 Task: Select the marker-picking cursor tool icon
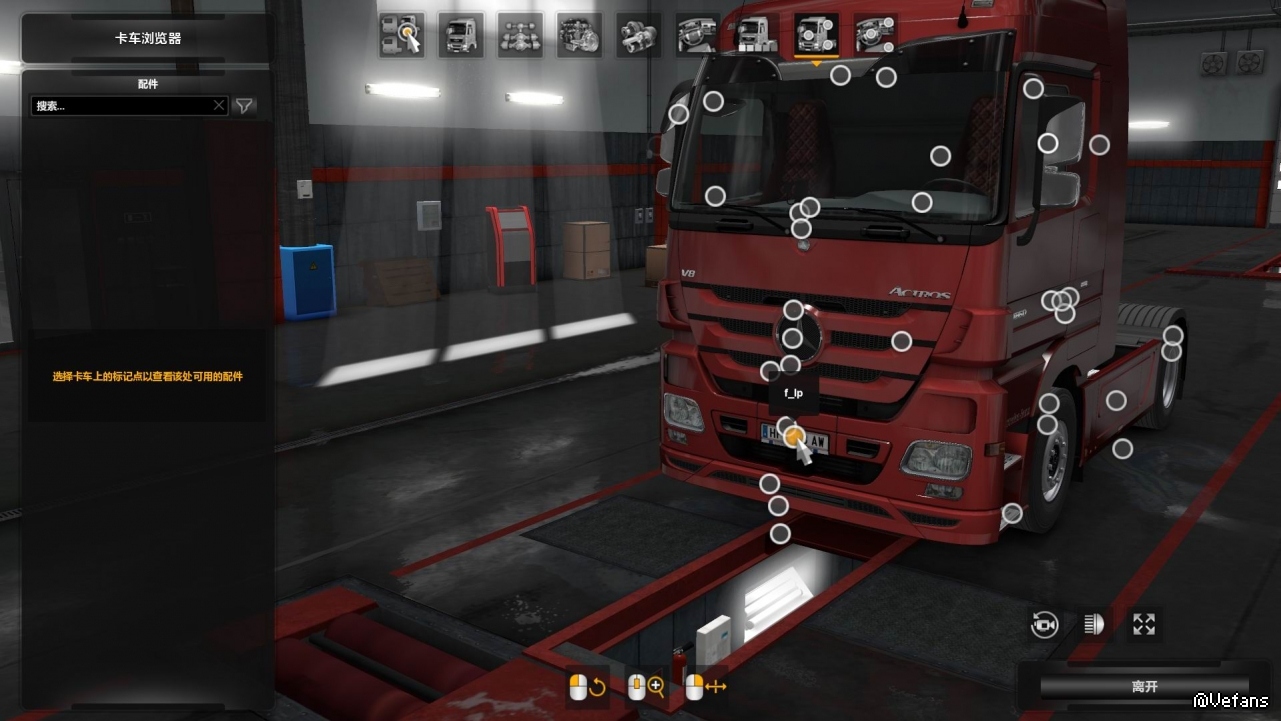pos(402,35)
